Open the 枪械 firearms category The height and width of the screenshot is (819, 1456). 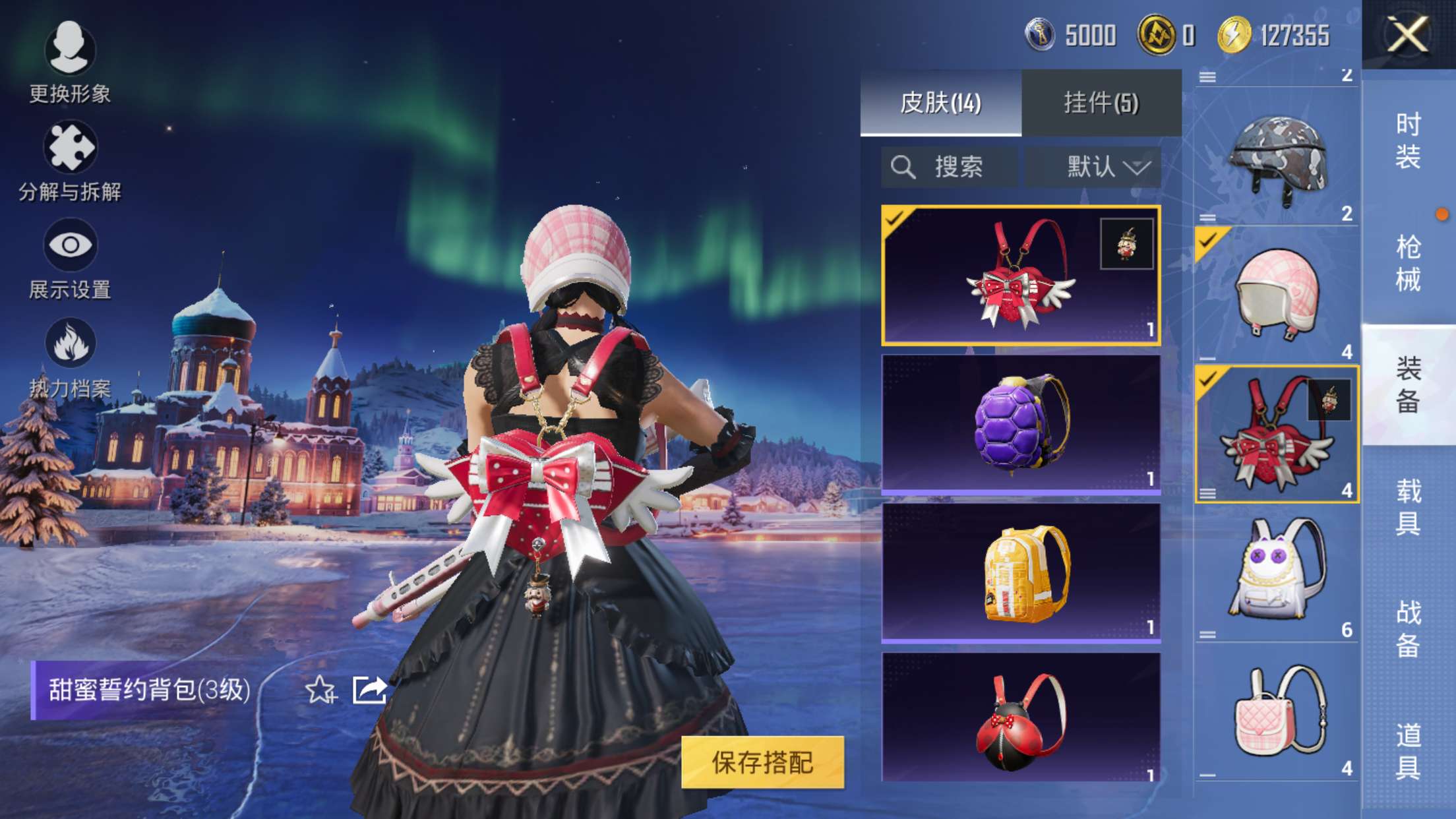click(1409, 262)
